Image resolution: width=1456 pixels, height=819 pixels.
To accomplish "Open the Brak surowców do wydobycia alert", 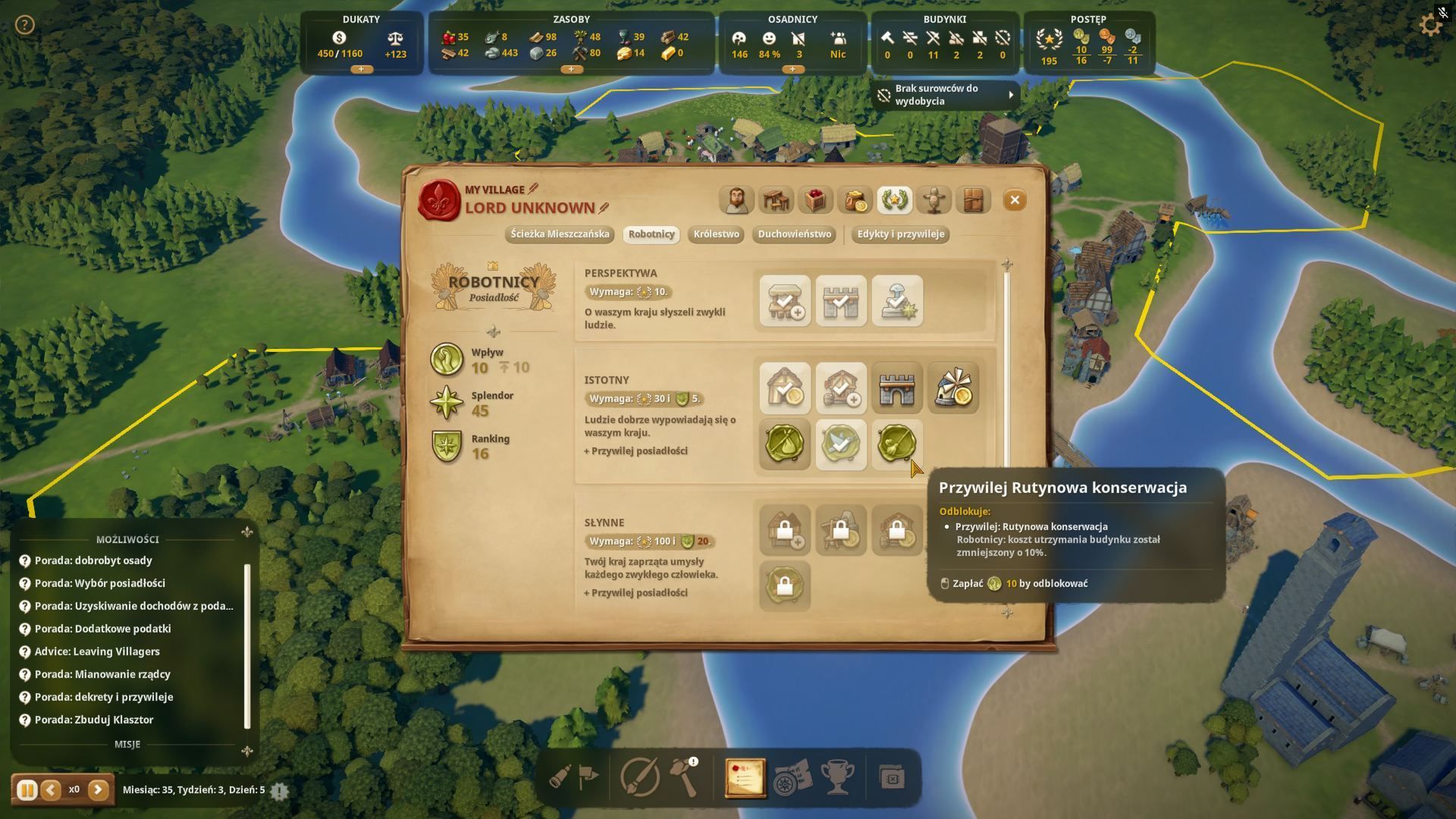I will pos(945,95).
